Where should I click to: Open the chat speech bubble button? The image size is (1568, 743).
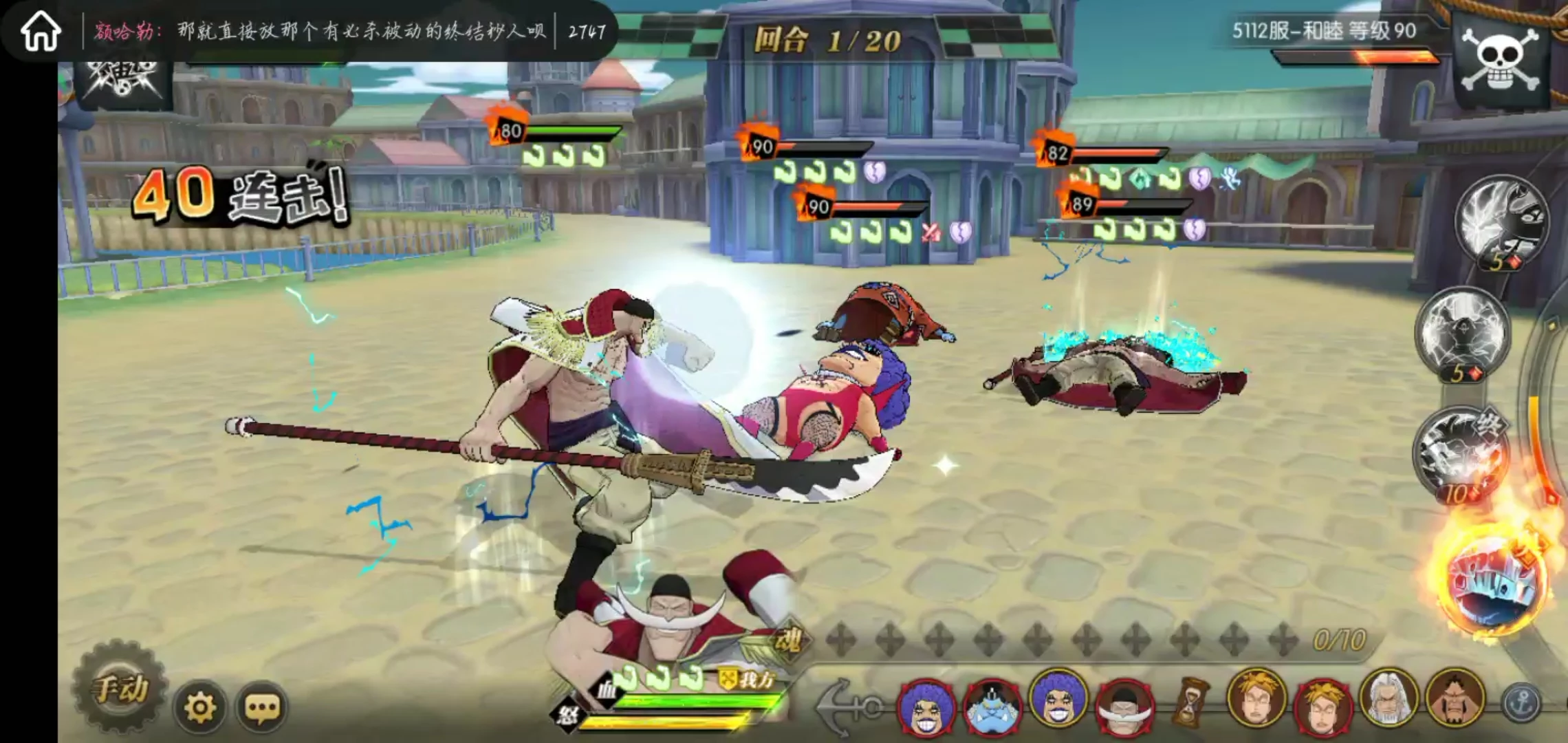[x=262, y=707]
